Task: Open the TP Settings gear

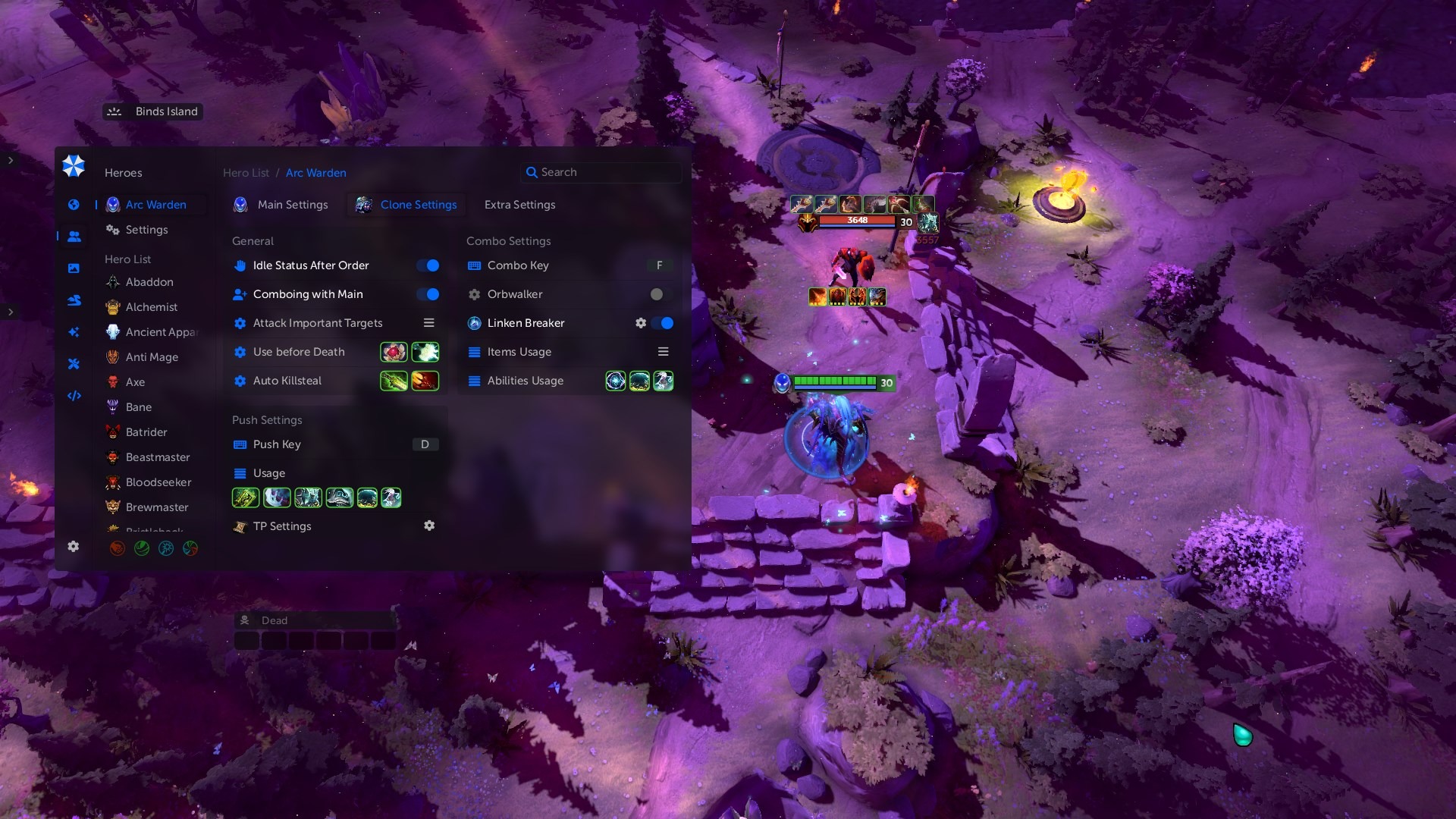Action: click(x=429, y=526)
